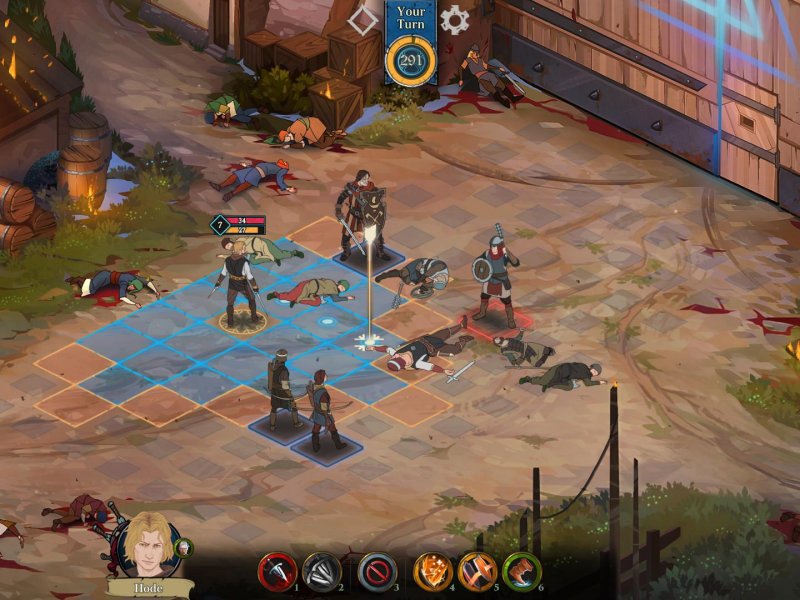This screenshot has height=600, width=800.
Task: Choose the red cancel-circle ability in slot 3
Action: pos(377,571)
